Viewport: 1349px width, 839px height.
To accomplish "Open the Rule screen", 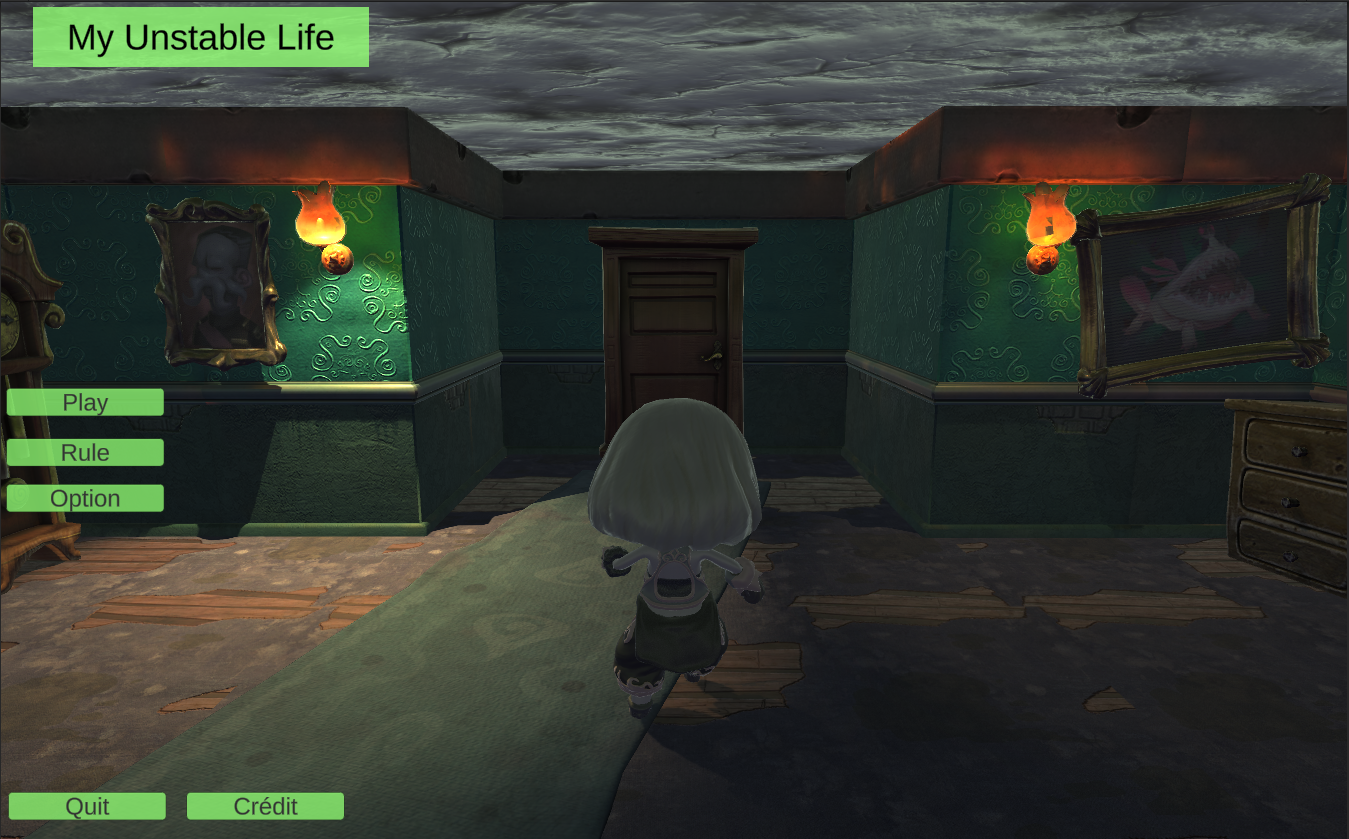I will [x=84, y=452].
